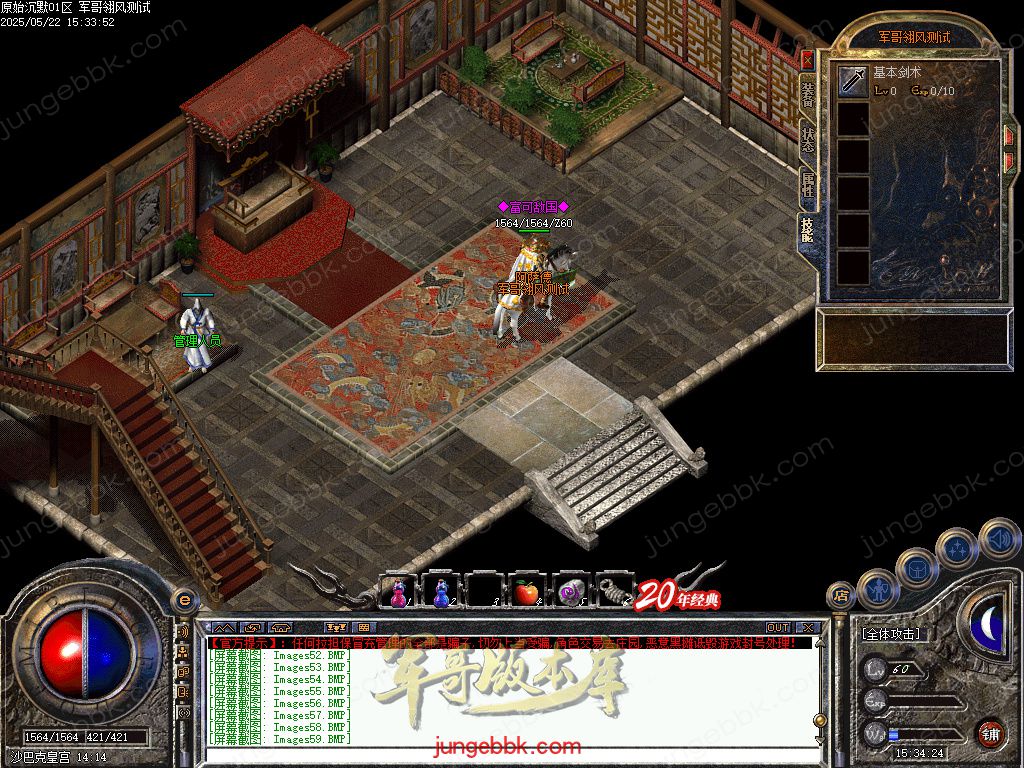This screenshot has width=1024, height=768.
Task: Select the 基本剑术 skill icon
Action: [853, 81]
